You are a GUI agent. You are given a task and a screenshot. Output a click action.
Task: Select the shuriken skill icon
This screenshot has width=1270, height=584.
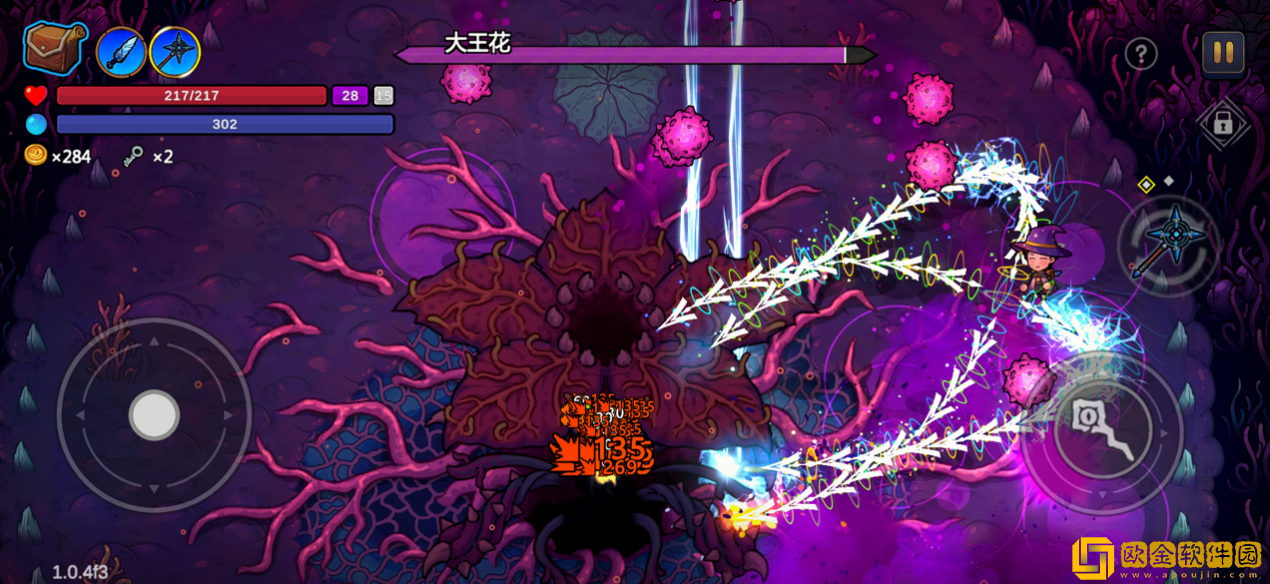pos(175,52)
